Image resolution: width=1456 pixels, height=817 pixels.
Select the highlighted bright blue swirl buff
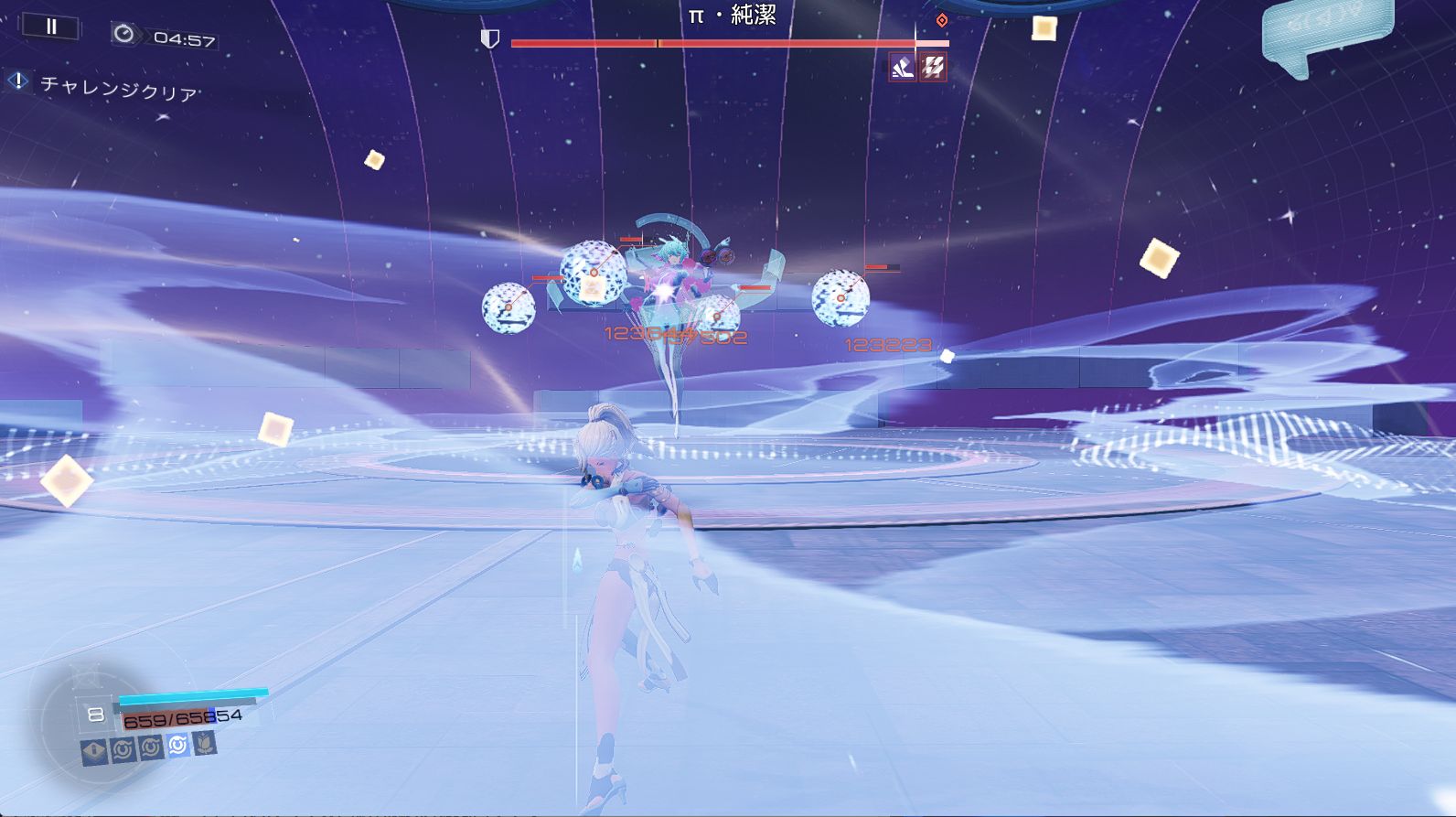pos(178,746)
